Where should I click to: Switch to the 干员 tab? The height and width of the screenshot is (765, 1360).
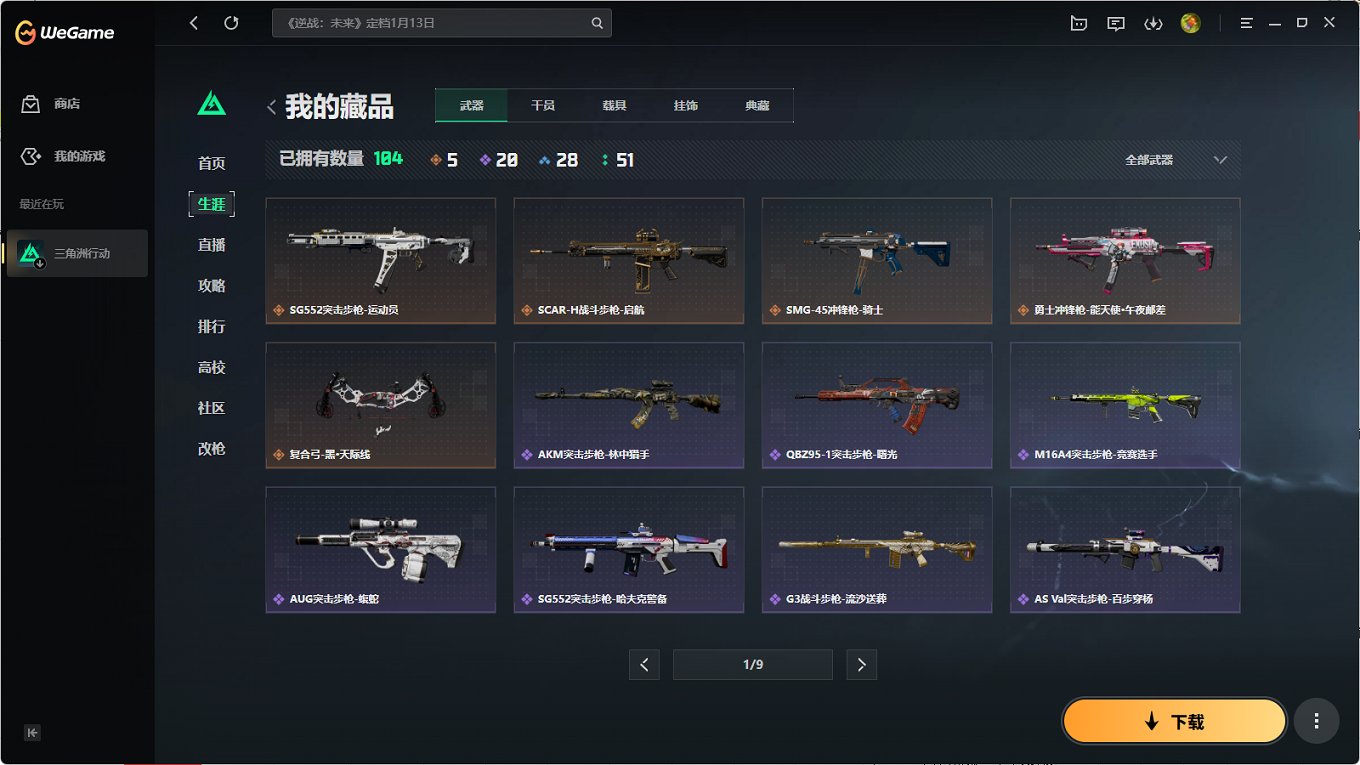pyautogui.click(x=542, y=104)
